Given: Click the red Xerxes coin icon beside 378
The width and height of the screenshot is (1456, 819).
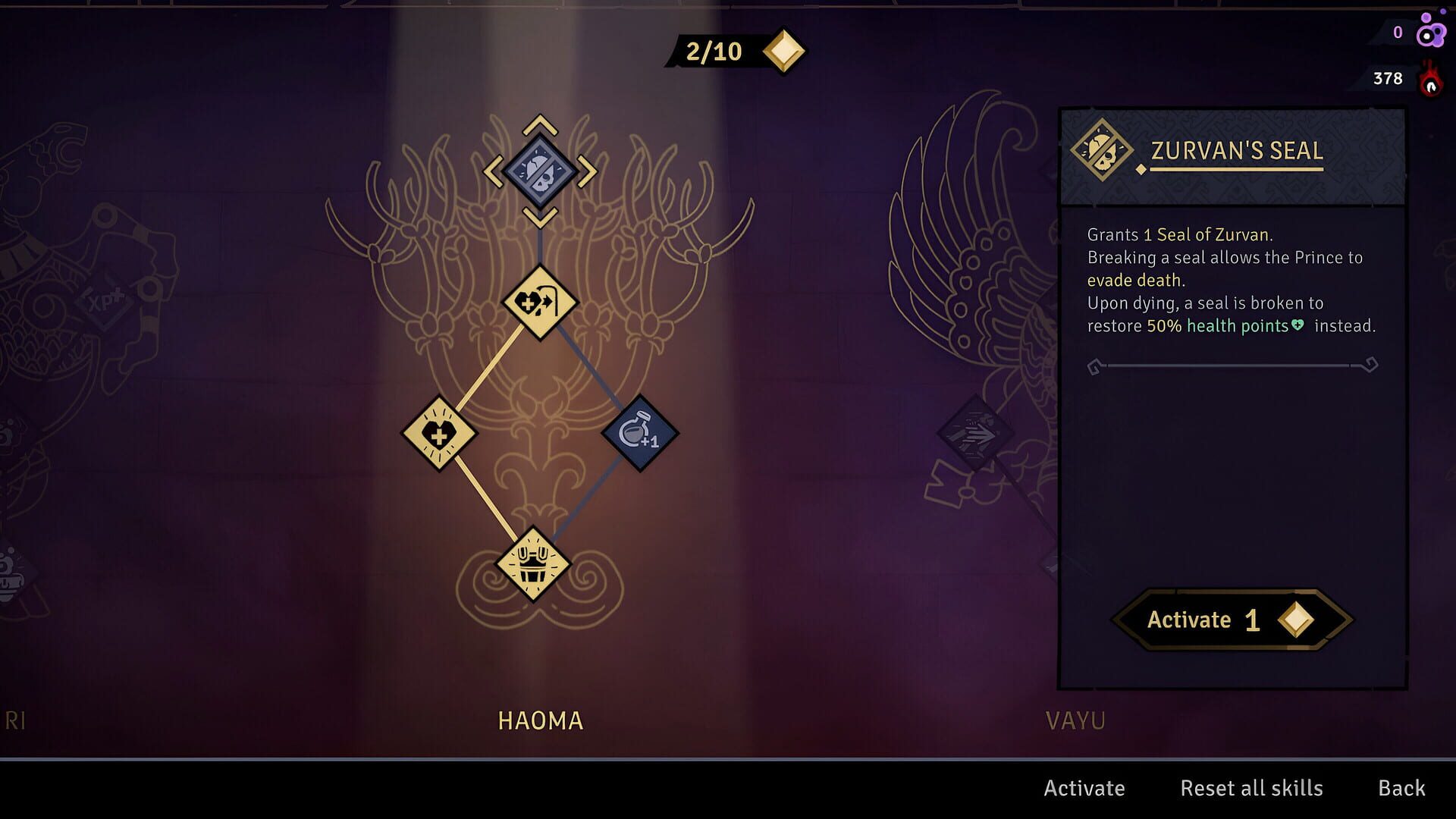Looking at the screenshot, I should click(1430, 83).
